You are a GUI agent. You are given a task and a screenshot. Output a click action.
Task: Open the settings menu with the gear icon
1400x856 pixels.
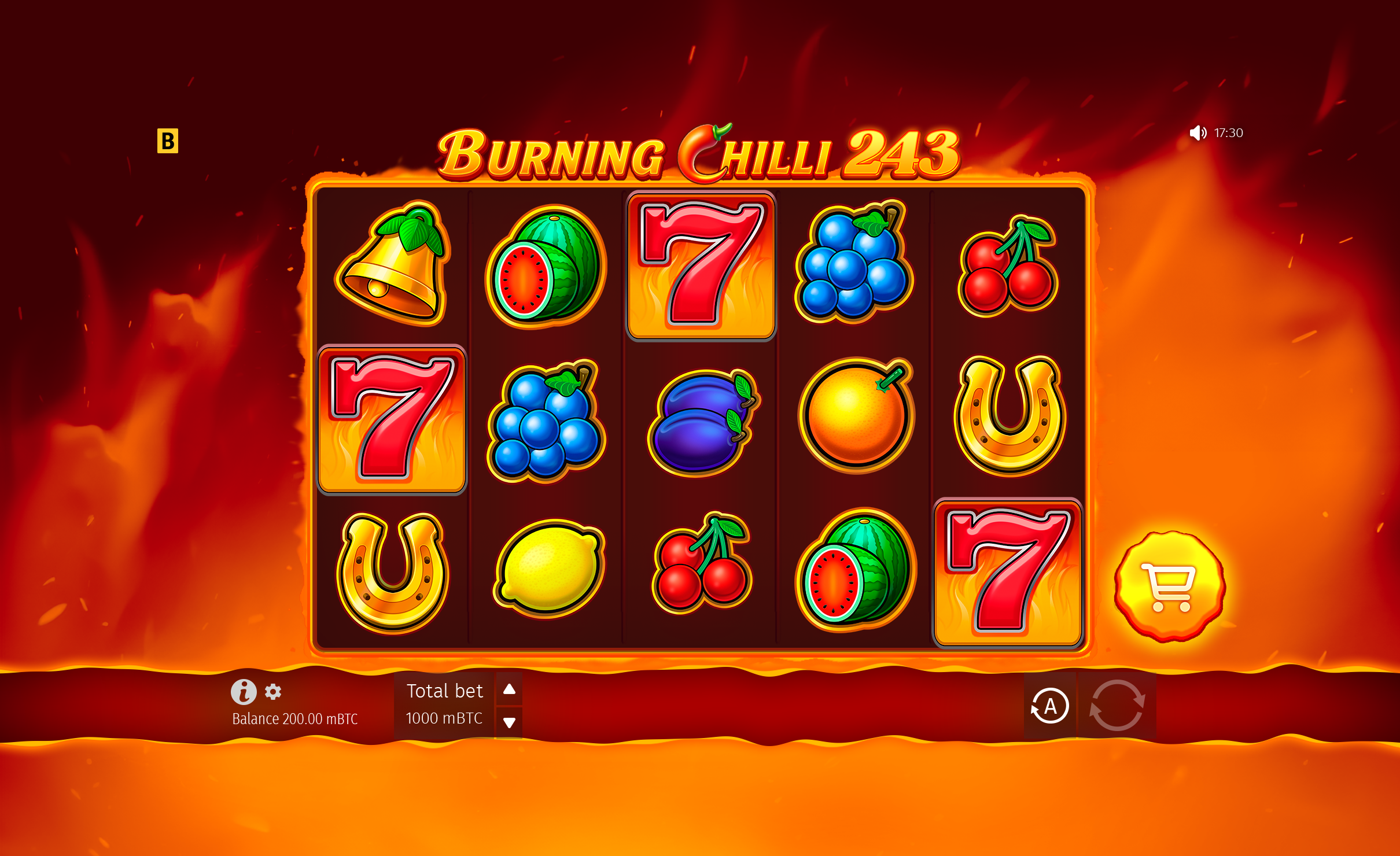coord(272,692)
